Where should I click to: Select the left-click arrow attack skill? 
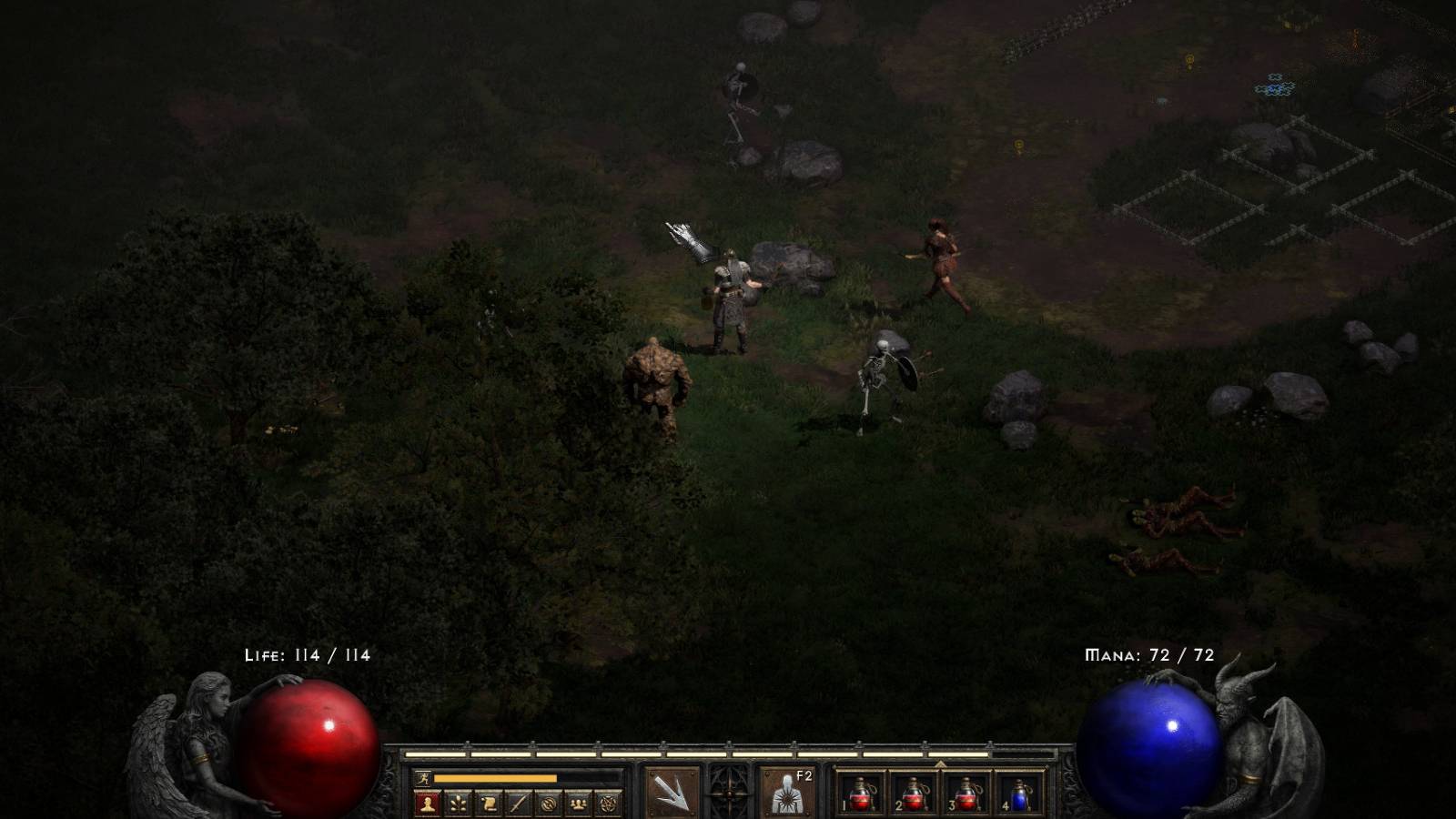(672, 791)
